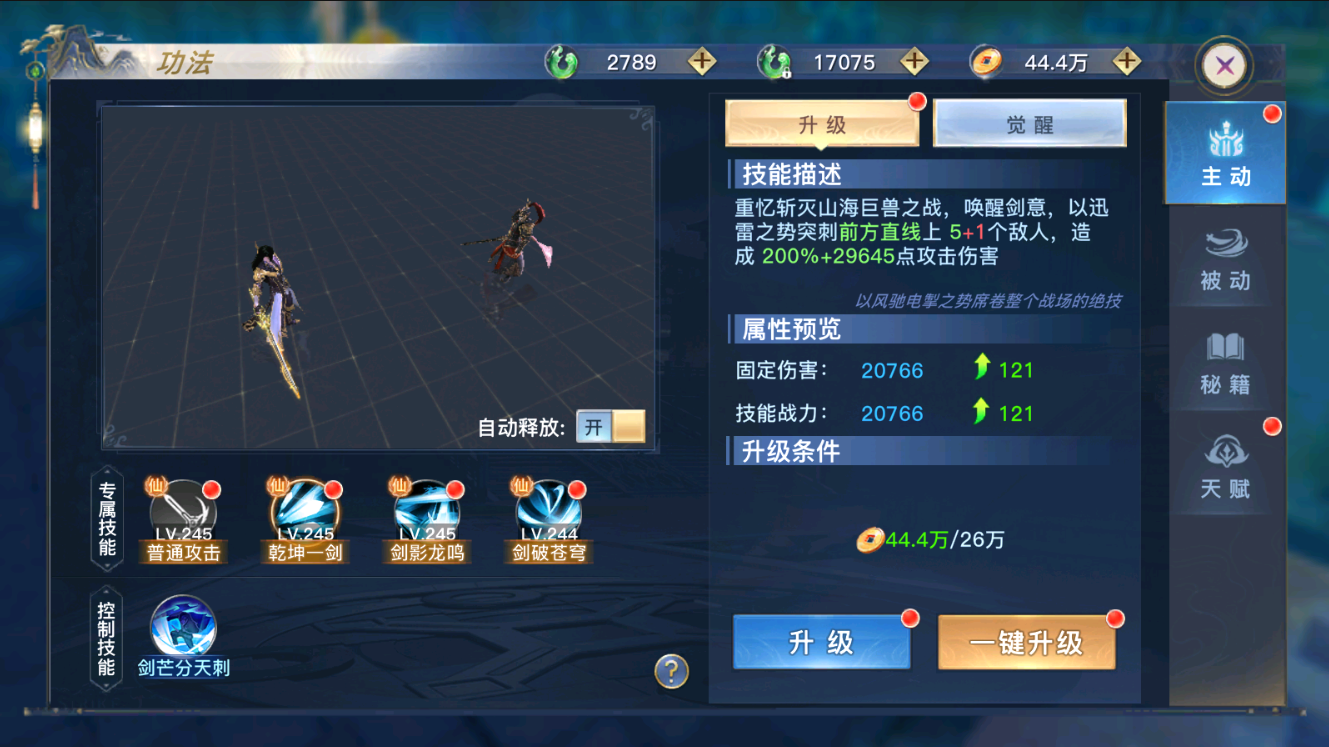Open the 剑芒分天刺 control skill
Viewport: 1329px width, 747px height.
tap(182, 625)
